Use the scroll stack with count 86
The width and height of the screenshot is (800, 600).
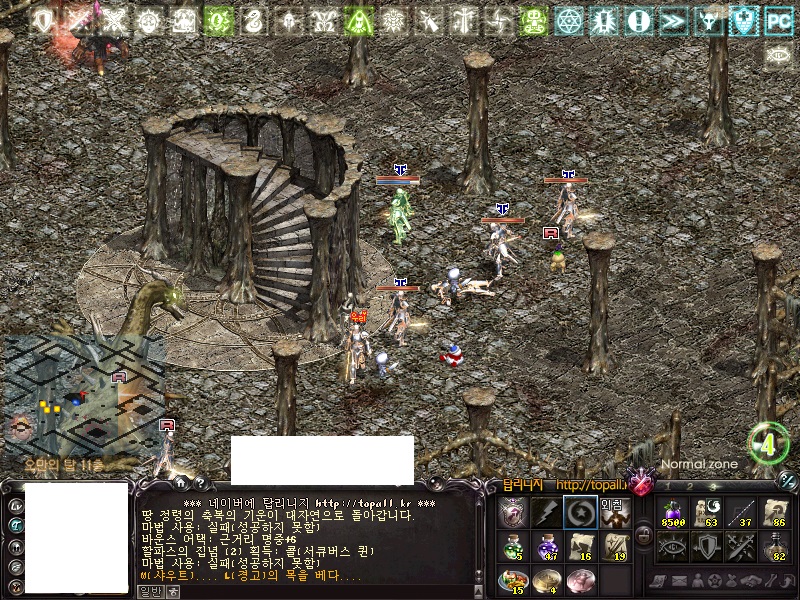coord(775,513)
